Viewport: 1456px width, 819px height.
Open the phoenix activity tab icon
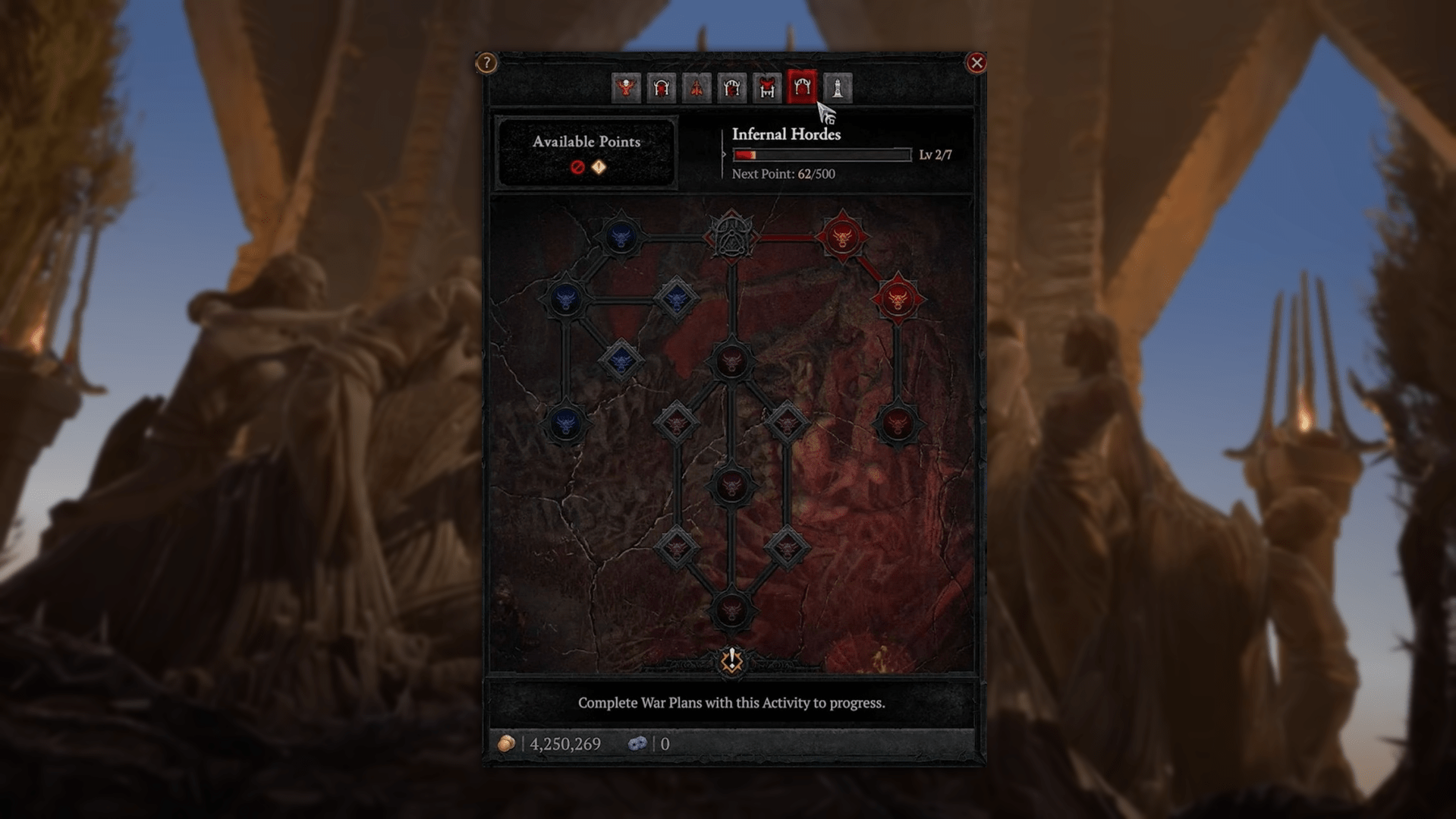[624, 89]
